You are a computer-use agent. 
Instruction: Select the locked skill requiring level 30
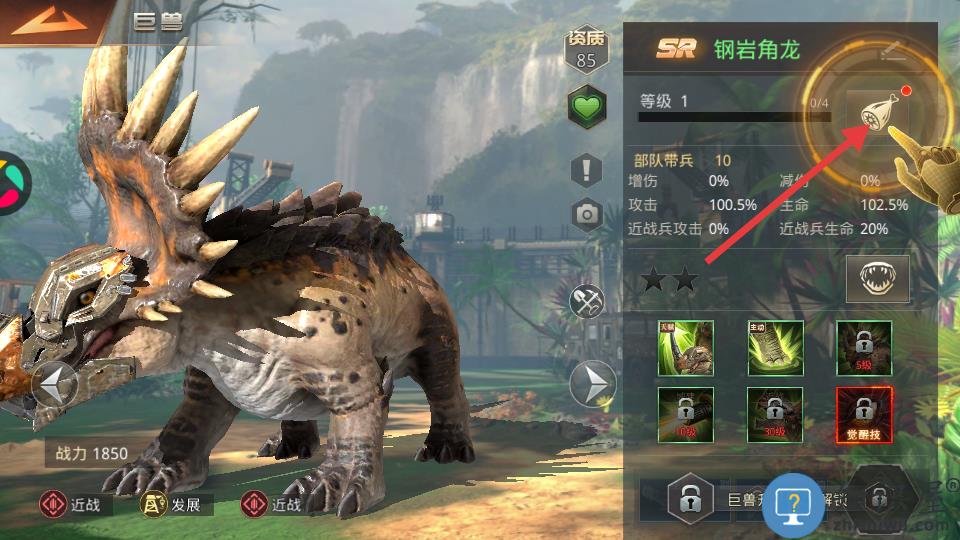(x=775, y=414)
